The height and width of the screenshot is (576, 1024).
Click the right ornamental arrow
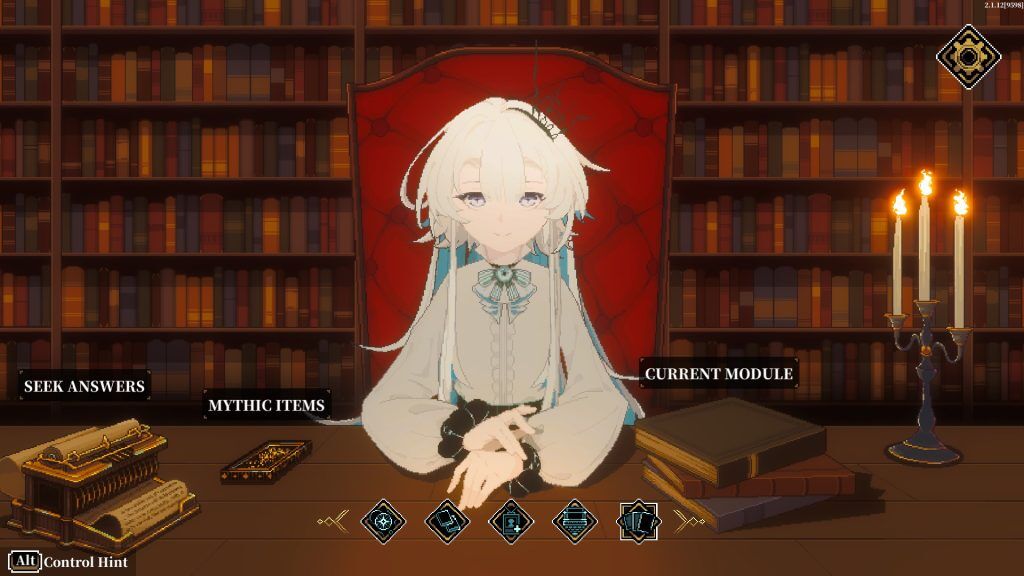(x=689, y=520)
